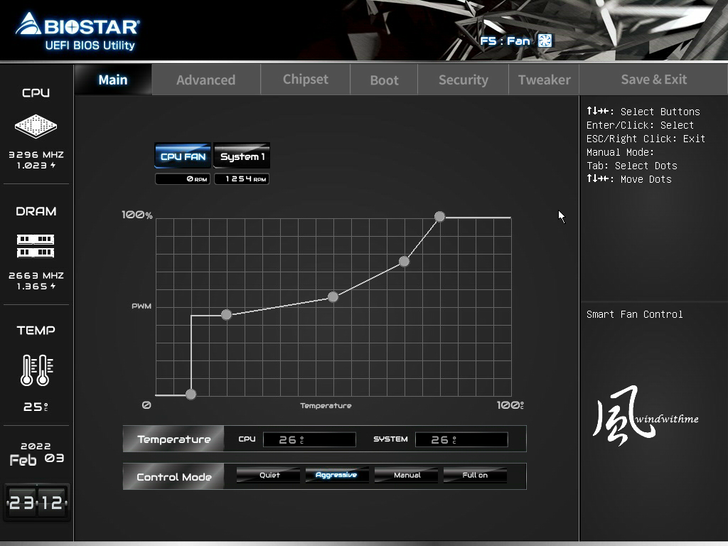Screen dimensions: 728x546
Task: Select the Chipset tab
Action: [305, 80]
